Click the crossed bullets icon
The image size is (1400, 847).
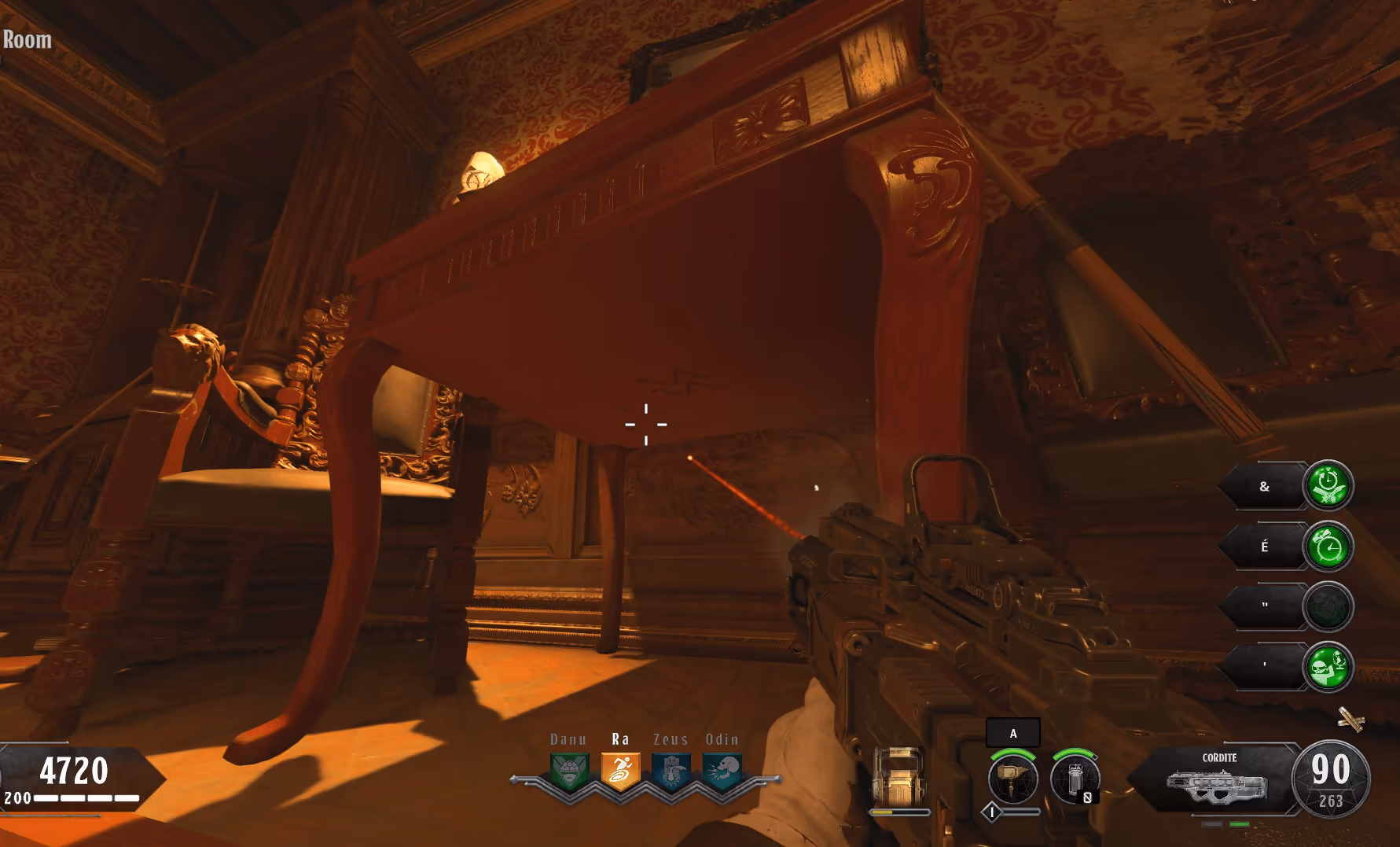1350,718
